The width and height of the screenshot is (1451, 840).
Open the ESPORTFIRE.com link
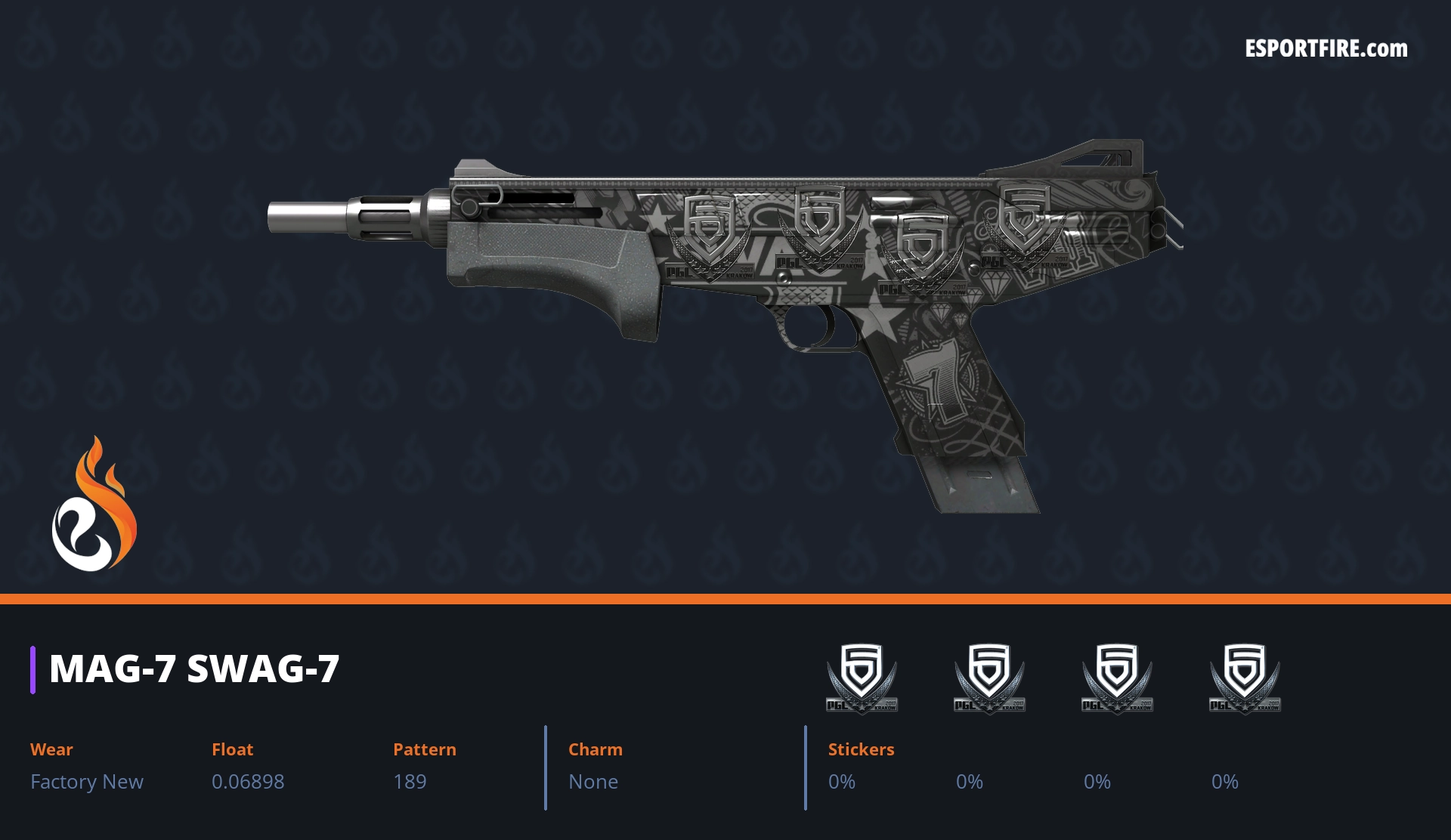tap(1326, 49)
